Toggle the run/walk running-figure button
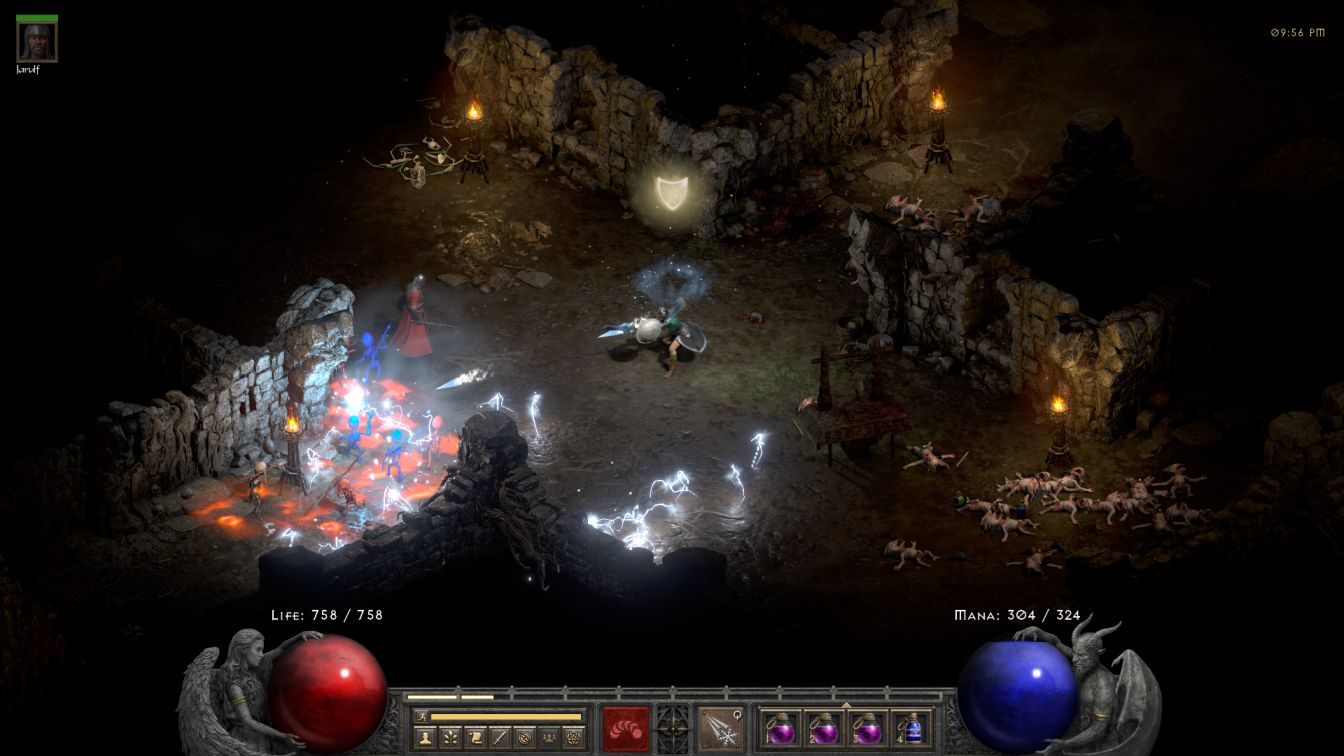The height and width of the screenshot is (756, 1344). tap(422, 716)
